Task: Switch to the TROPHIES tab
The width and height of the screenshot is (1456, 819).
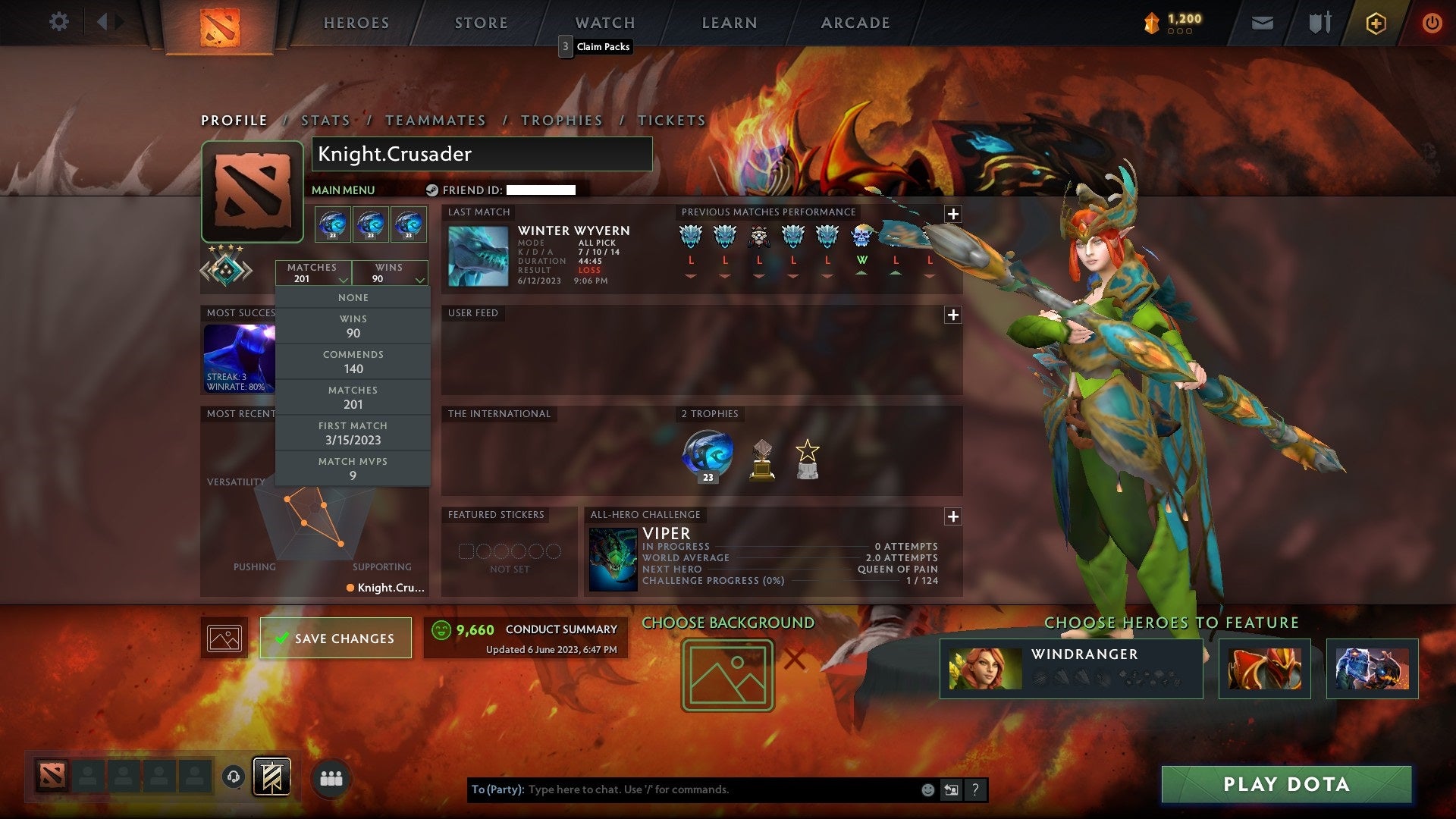Action: (x=562, y=120)
